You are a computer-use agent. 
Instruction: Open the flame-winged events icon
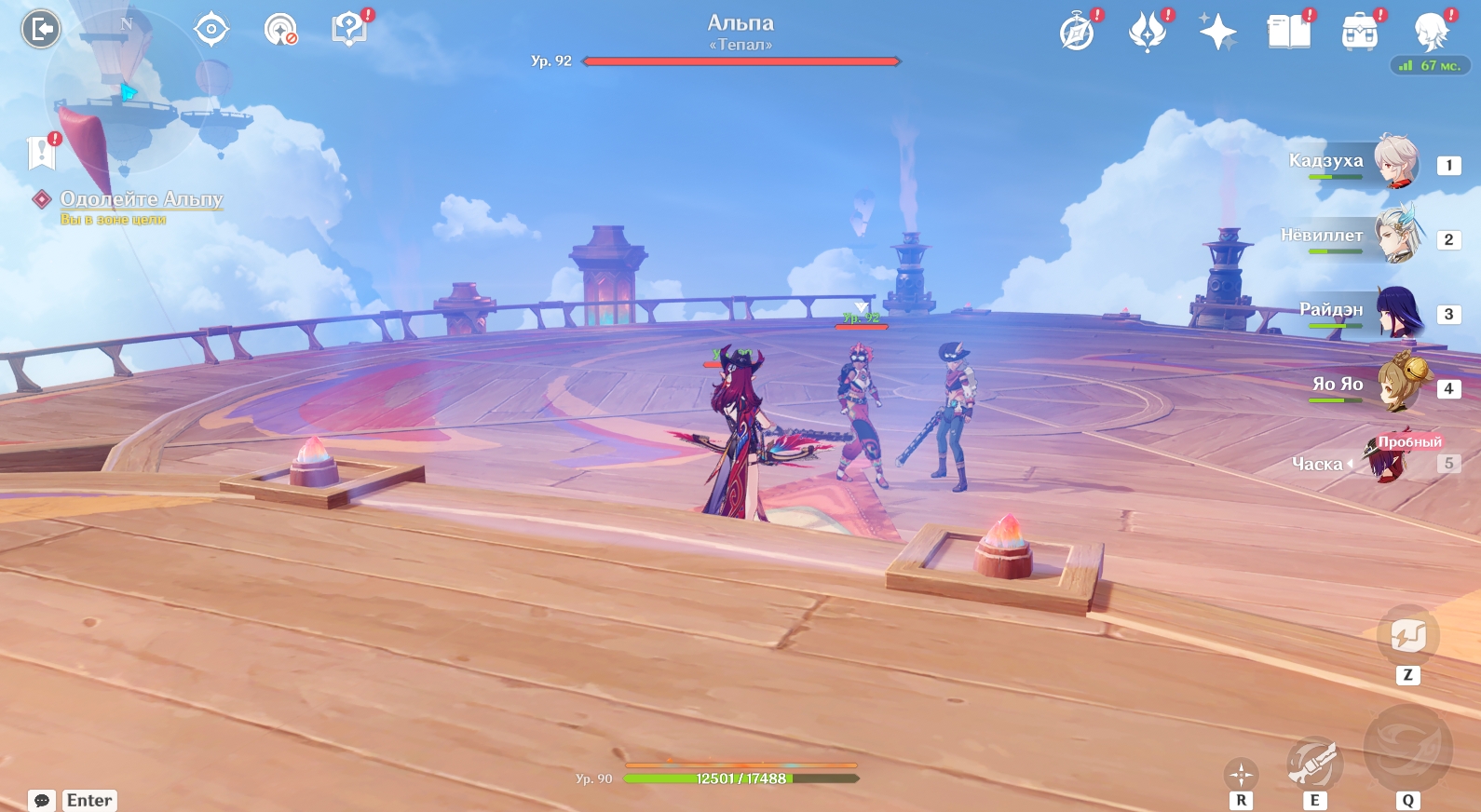point(1148,33)
